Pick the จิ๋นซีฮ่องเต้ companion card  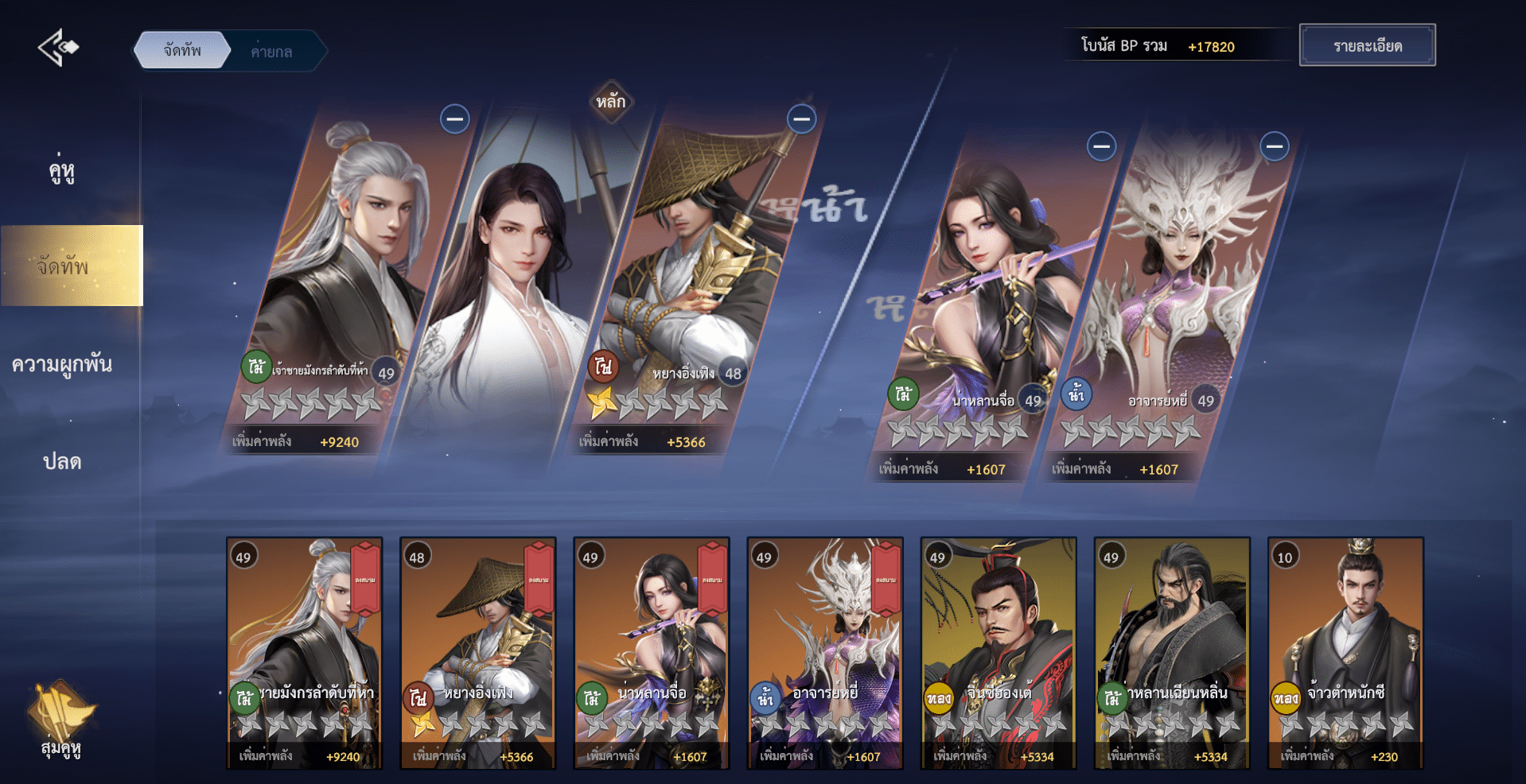click(999, 653)
